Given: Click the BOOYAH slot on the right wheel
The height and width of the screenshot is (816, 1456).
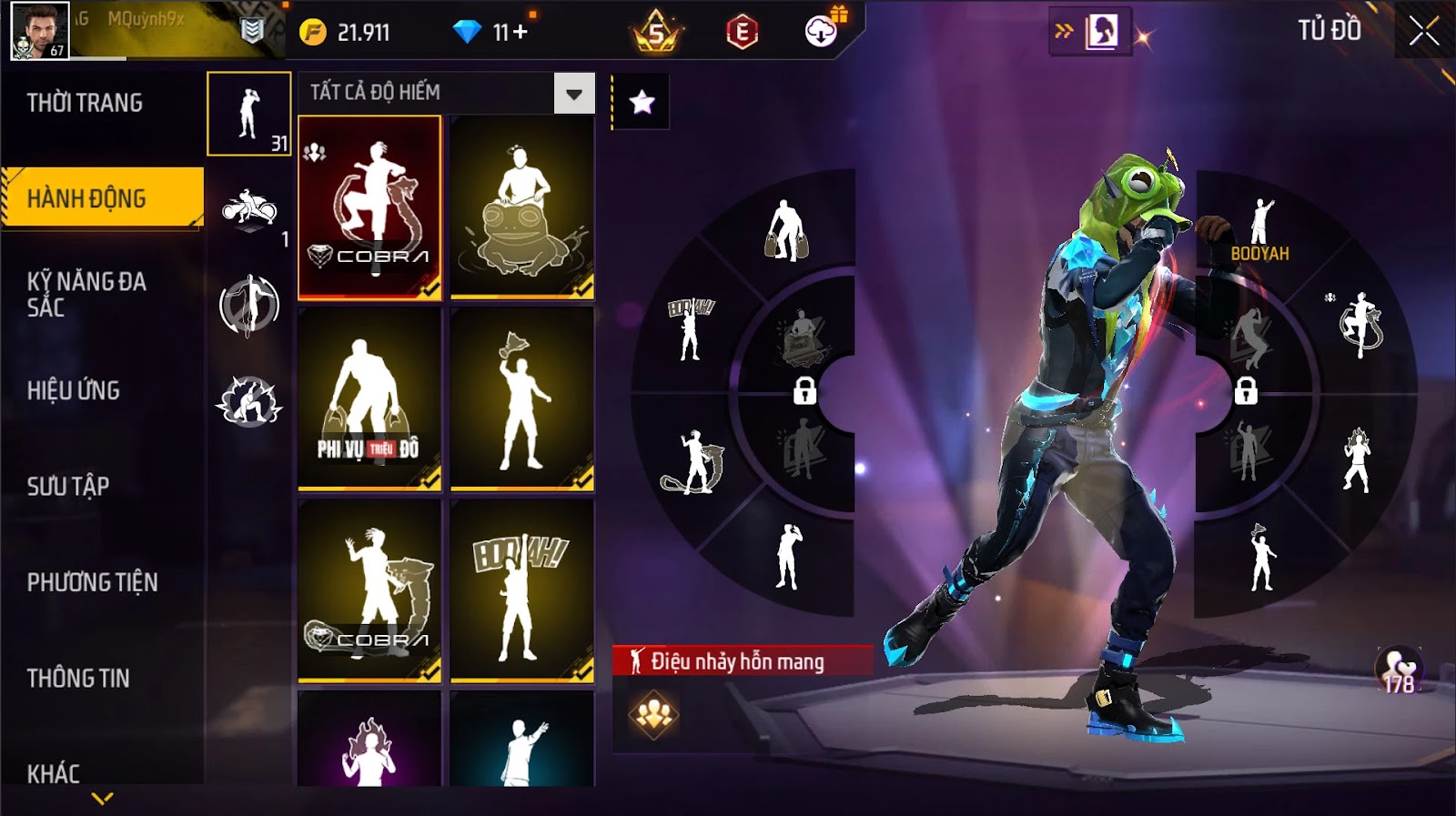Looking at the screenshot, I should tap(1260, 232).
